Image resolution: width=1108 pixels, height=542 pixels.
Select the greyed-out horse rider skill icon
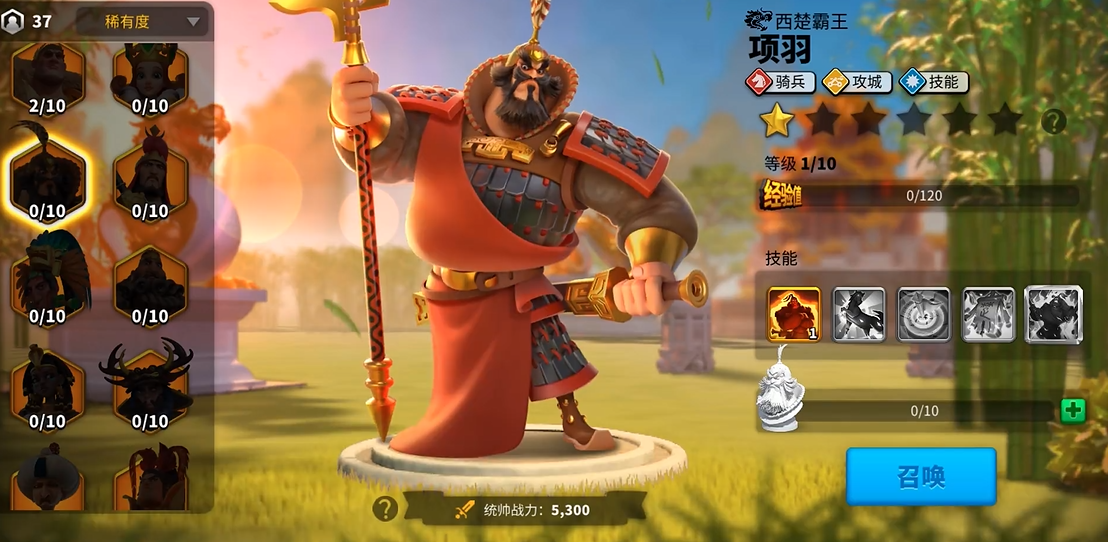(x=859, y=315)
